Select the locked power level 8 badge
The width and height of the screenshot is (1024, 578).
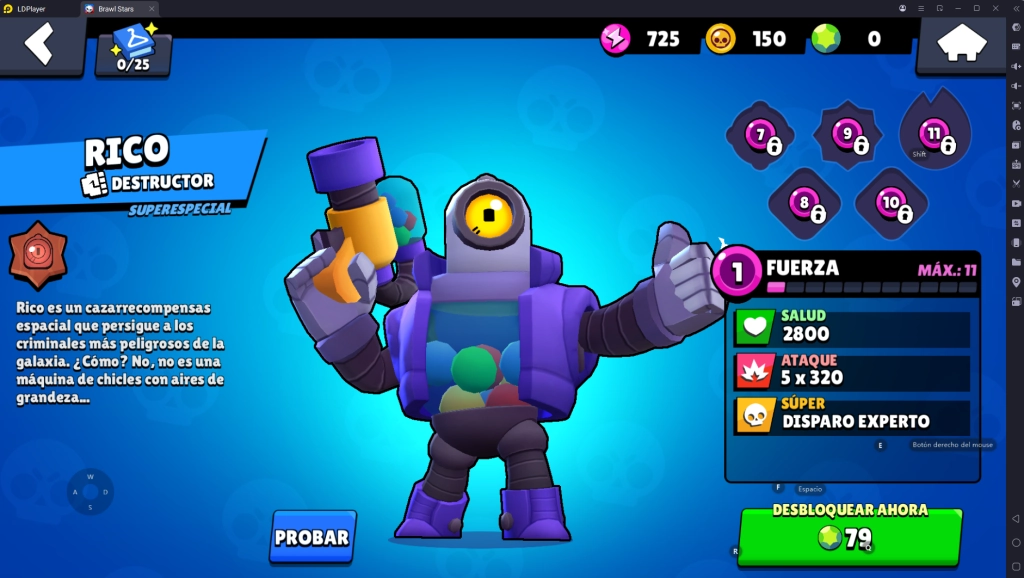(804, 203)
